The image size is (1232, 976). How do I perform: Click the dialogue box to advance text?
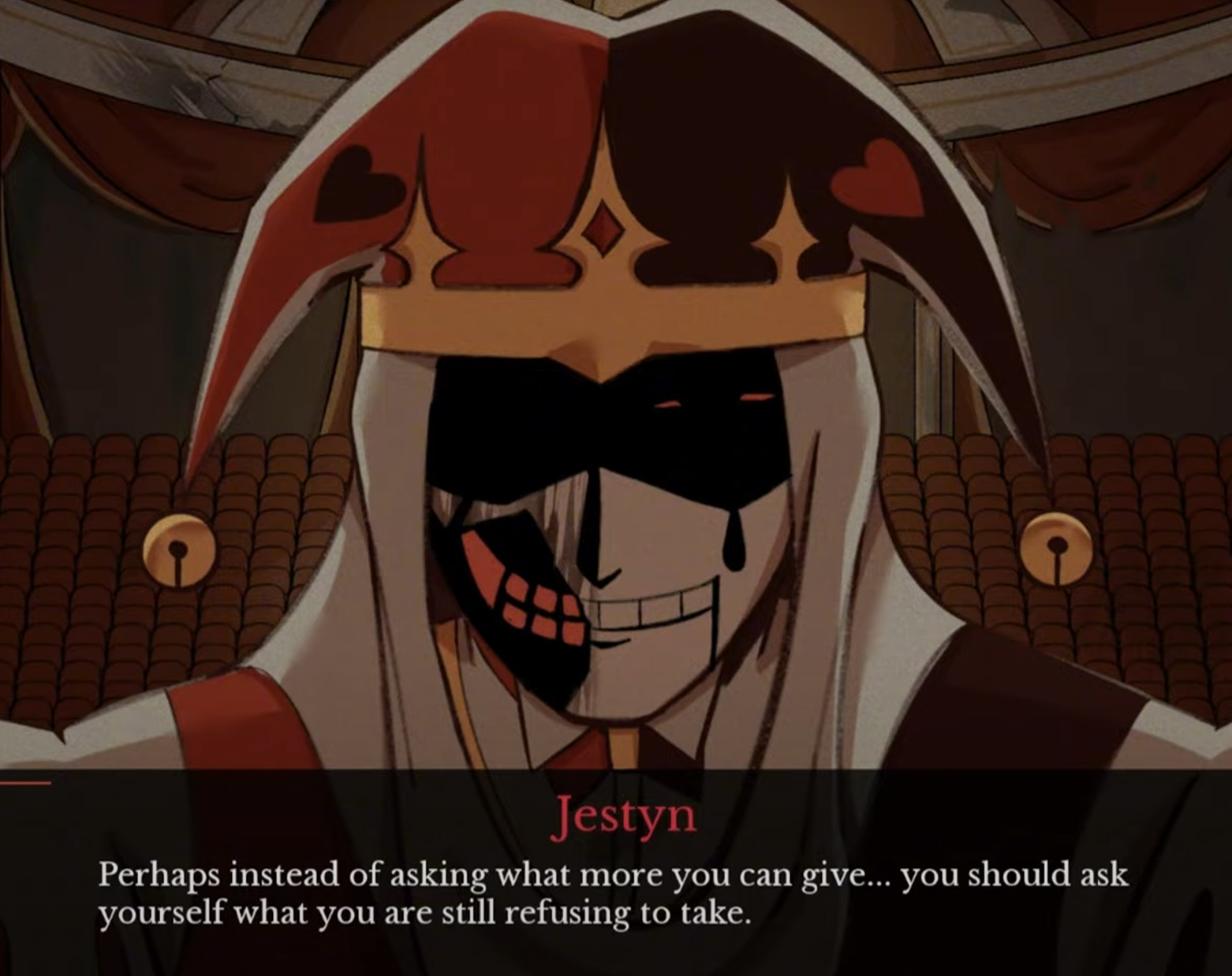(x=615, y=891)
